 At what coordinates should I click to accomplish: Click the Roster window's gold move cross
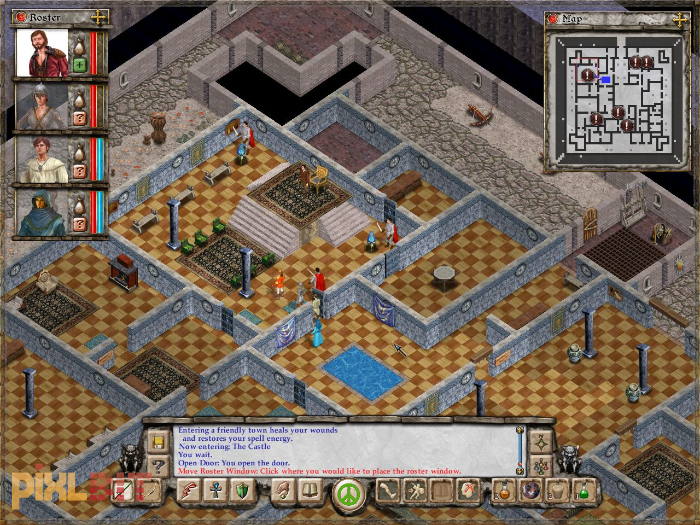coord(98,18)
